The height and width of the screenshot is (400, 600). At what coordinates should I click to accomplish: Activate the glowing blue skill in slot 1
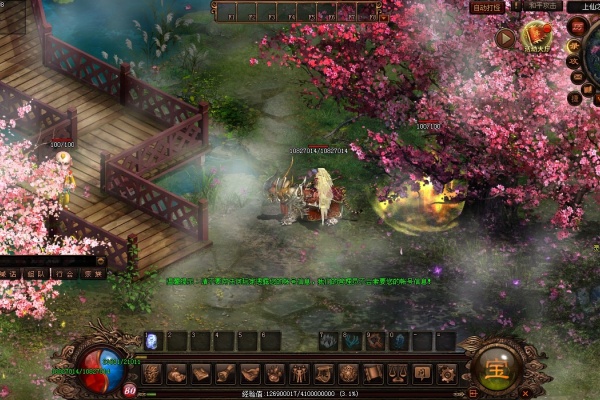click(154, 341)
